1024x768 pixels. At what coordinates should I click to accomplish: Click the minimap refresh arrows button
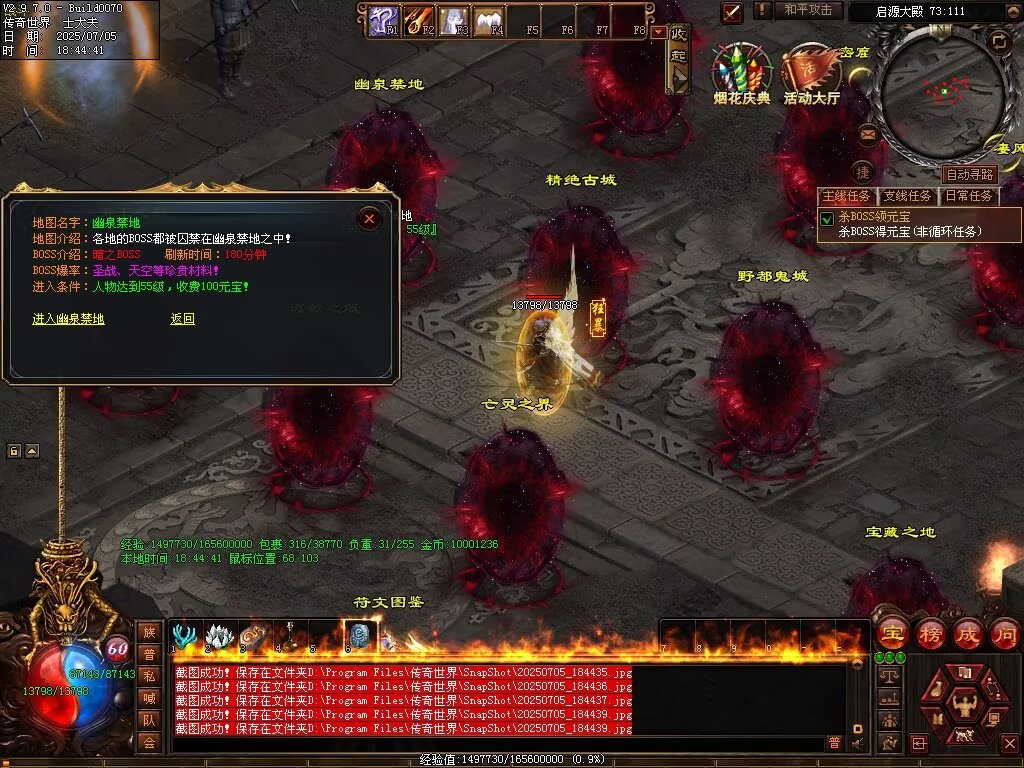click(x=998, y=40)
